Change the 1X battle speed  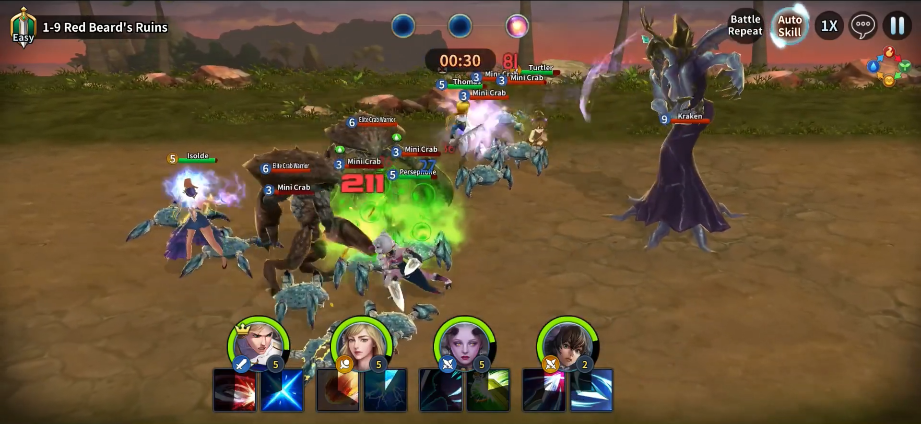pyautogui.click(x=829, y=25)
